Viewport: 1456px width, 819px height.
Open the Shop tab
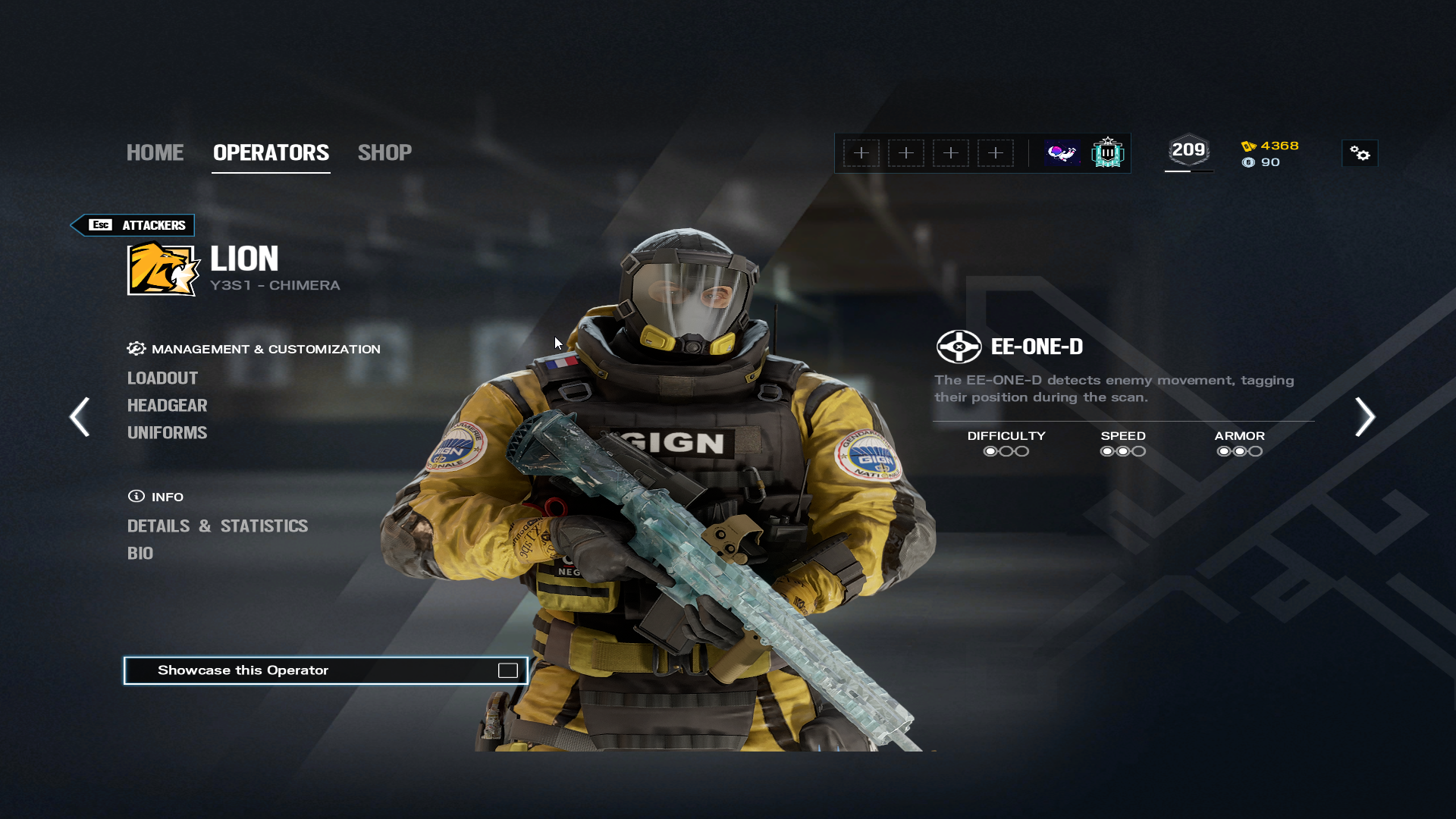[x=384, y=152]
